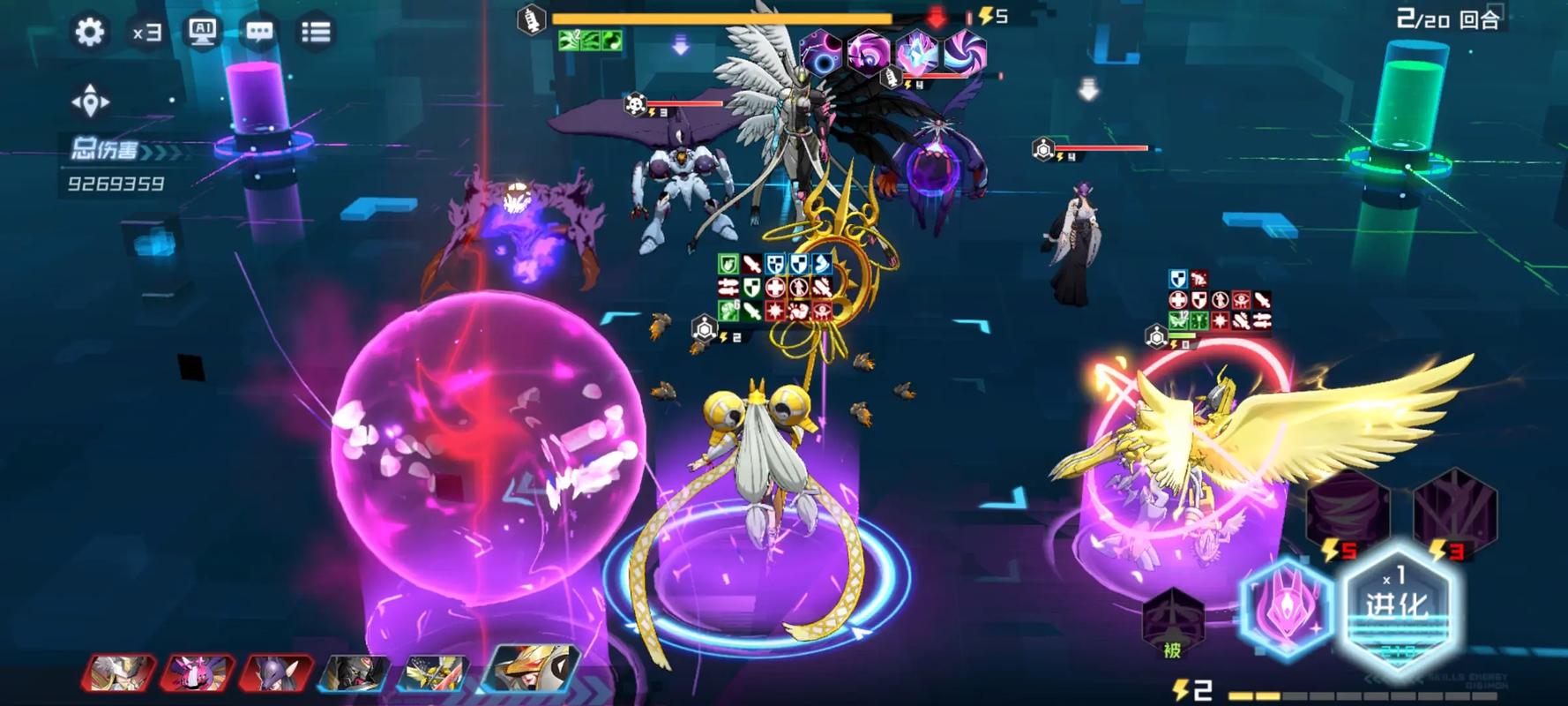Select the white-winged angel turn portrait
1568x706 pixels.
pyautogui.click(x=119, y=672)
